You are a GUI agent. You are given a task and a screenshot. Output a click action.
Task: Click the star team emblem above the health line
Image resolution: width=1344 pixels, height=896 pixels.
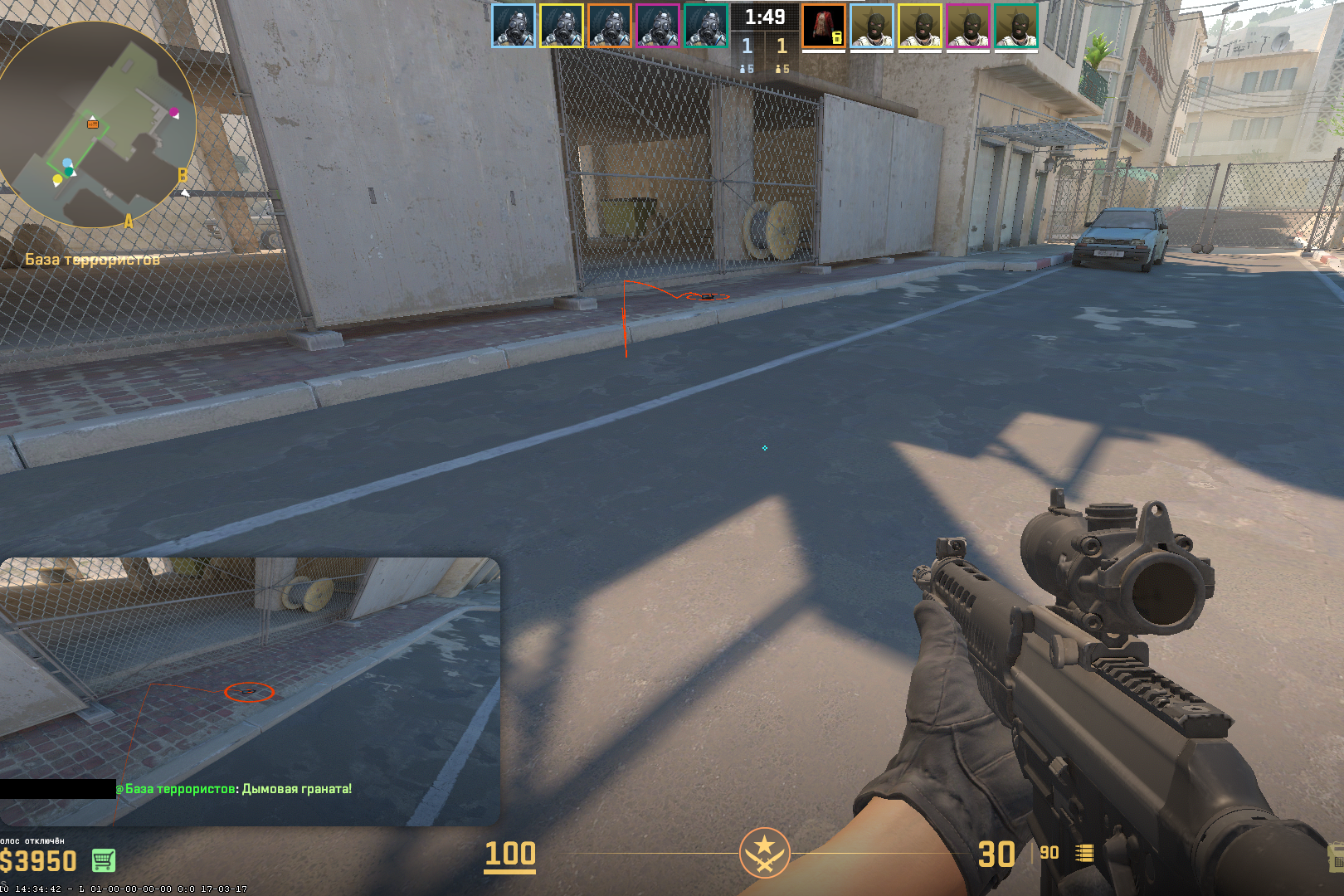pos(764,852)
